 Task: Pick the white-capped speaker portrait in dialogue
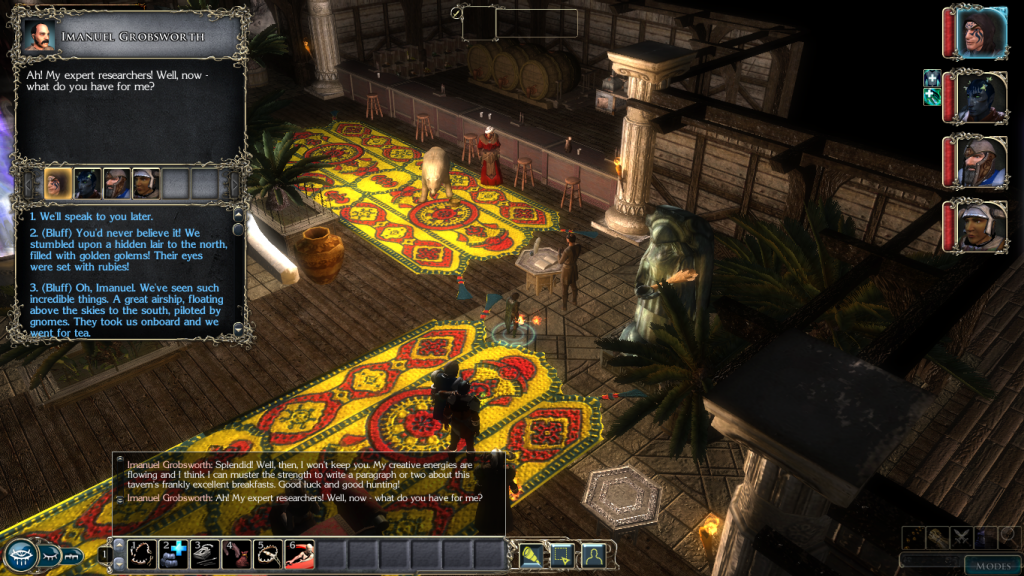pos(146,183)
